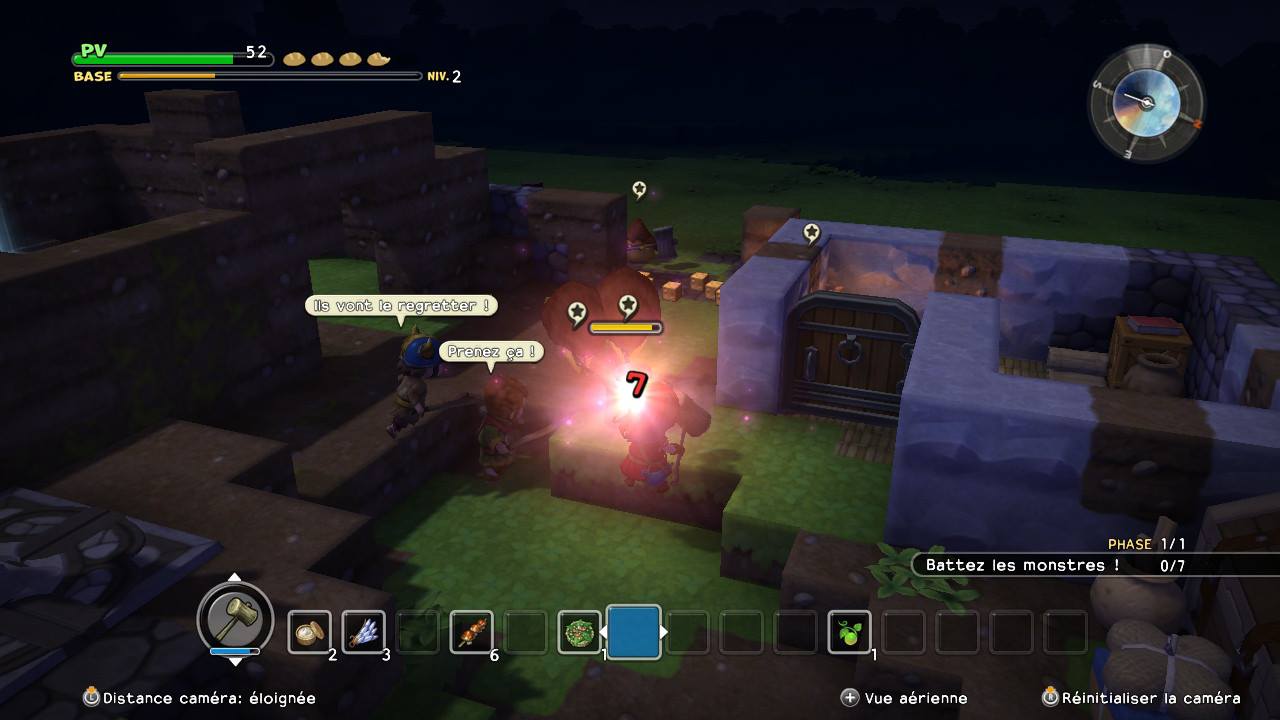Select the green salad dish slot
Screen dimensions: 1280x720
point(579,632)
